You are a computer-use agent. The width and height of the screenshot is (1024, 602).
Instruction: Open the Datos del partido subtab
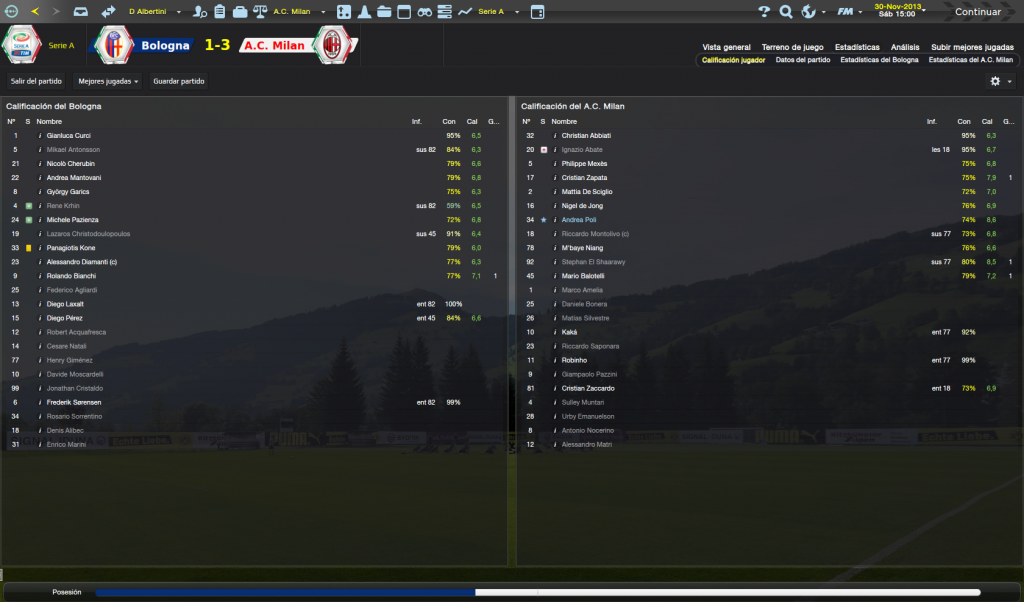(x=803, y=60)
